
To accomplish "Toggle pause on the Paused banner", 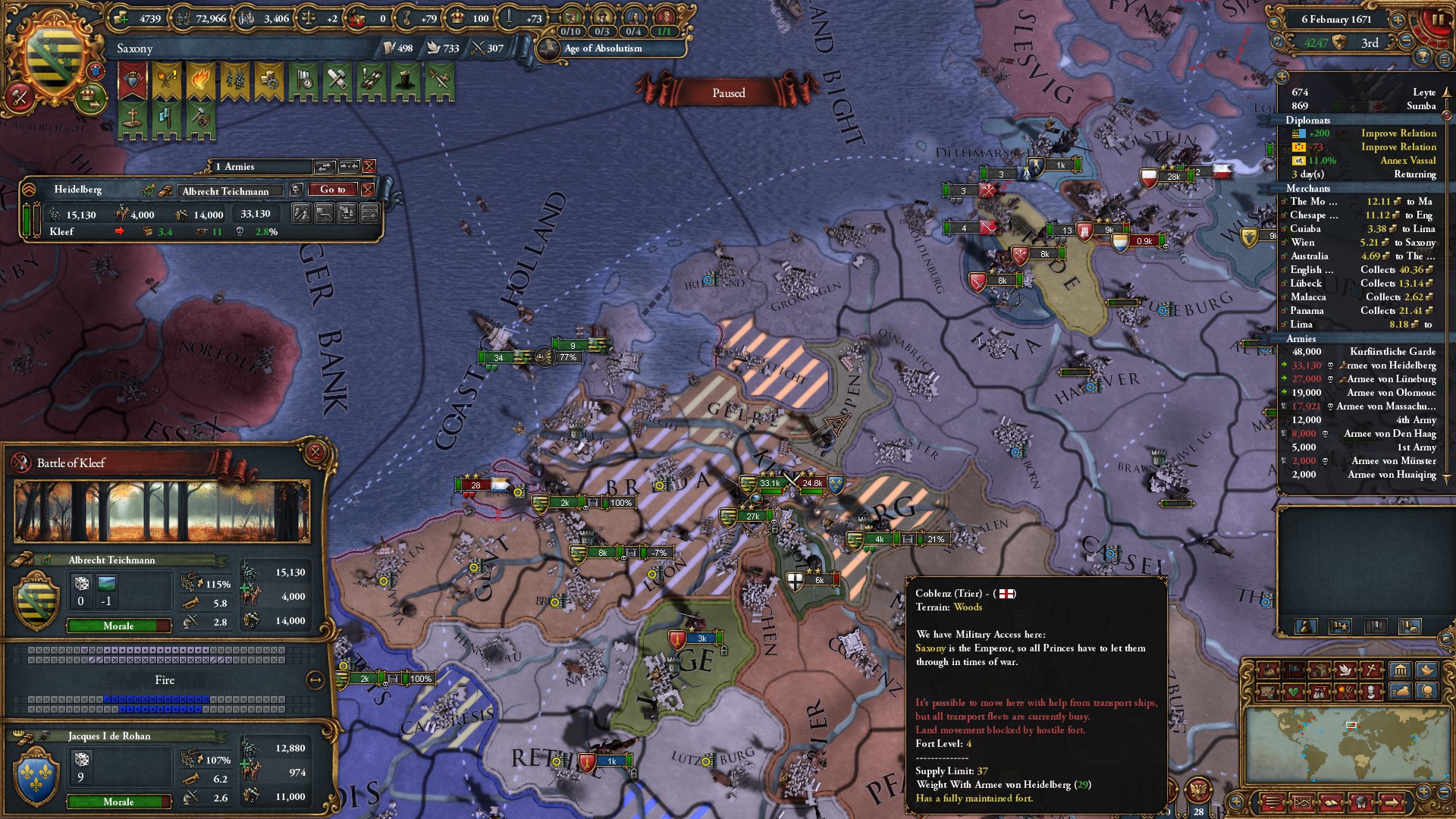I will click(730, 92).
